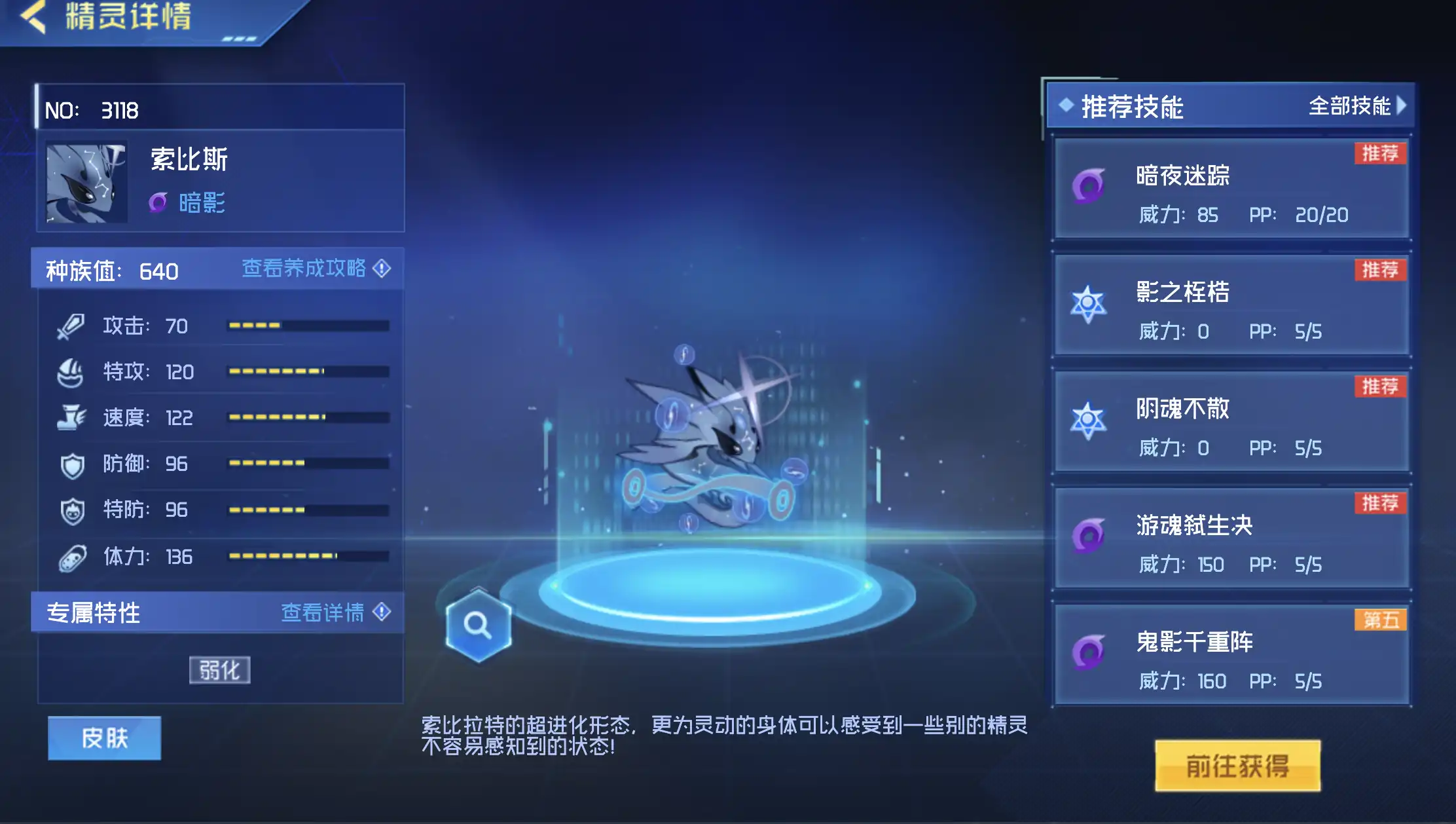This screenshot has width=1456, height=824.
Task: Toggle the 推荐 badge on 游魂弑生决
Action: (x=1380, y=504)
